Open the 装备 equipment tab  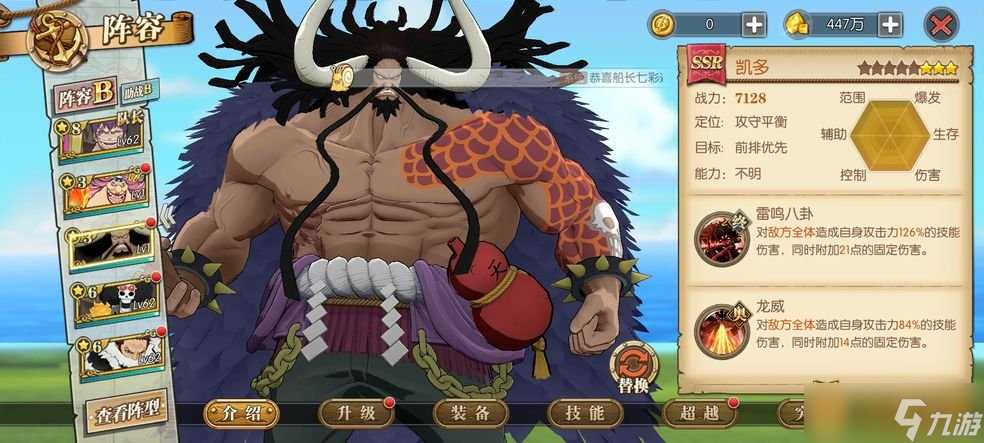click(470, 413)
